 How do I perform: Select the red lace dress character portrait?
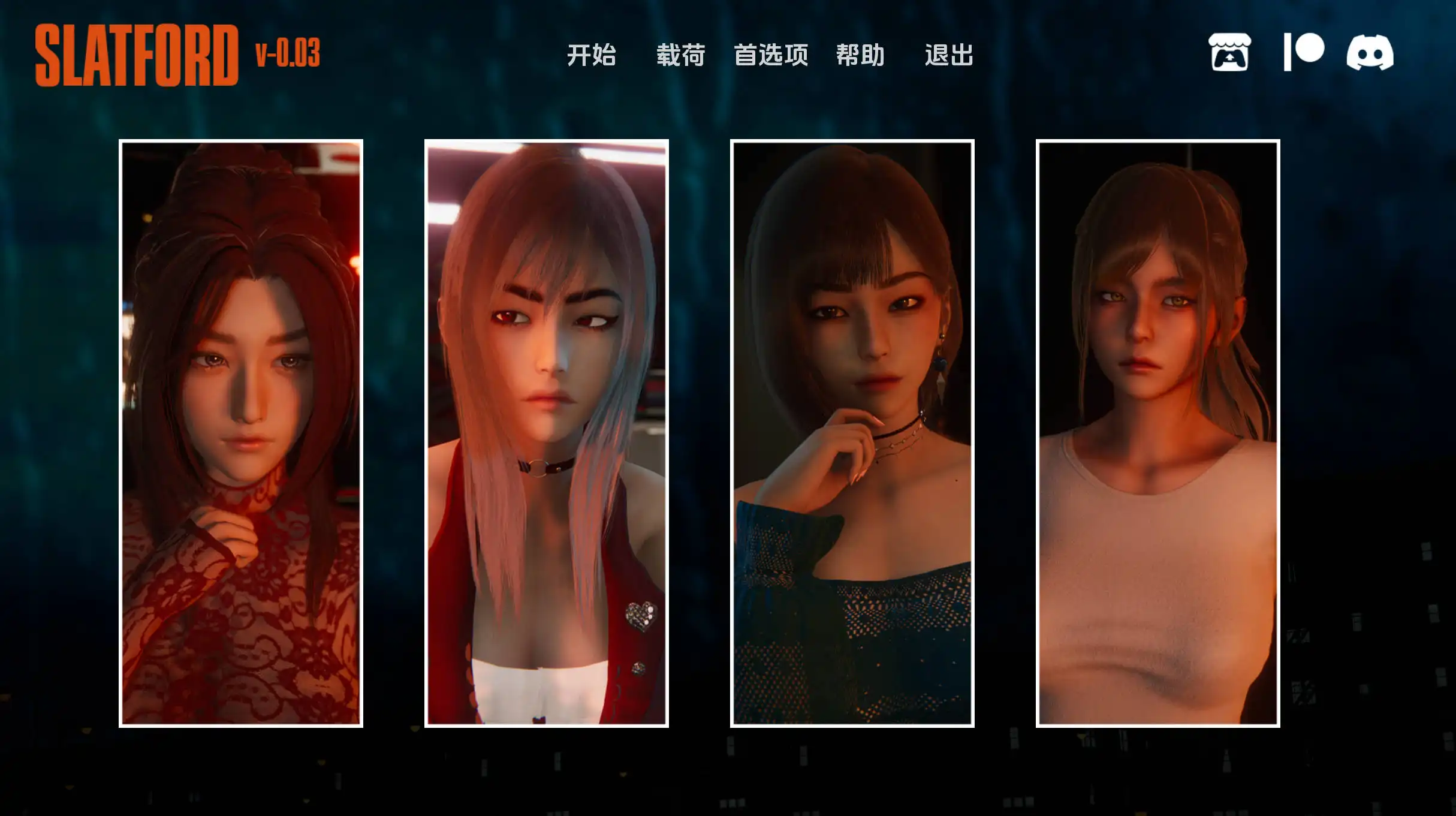[x=241, y=433]
